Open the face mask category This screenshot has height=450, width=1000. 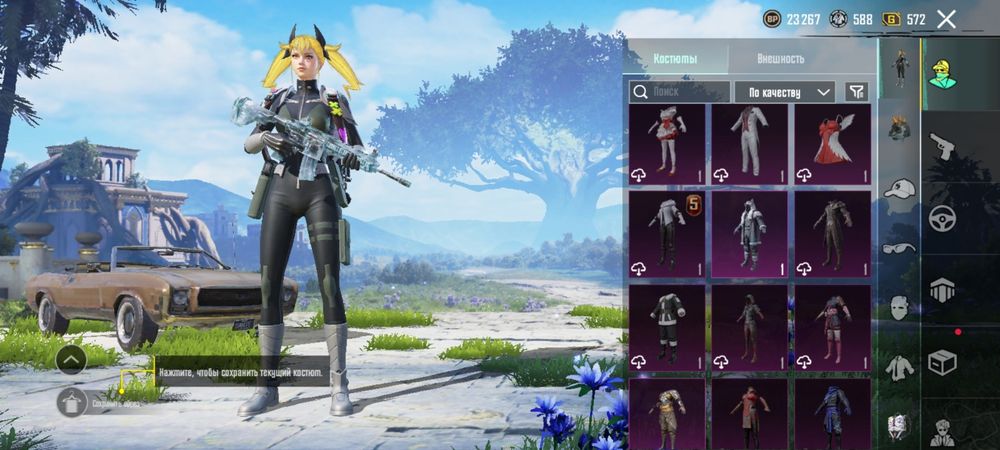[x=900, y=307]
